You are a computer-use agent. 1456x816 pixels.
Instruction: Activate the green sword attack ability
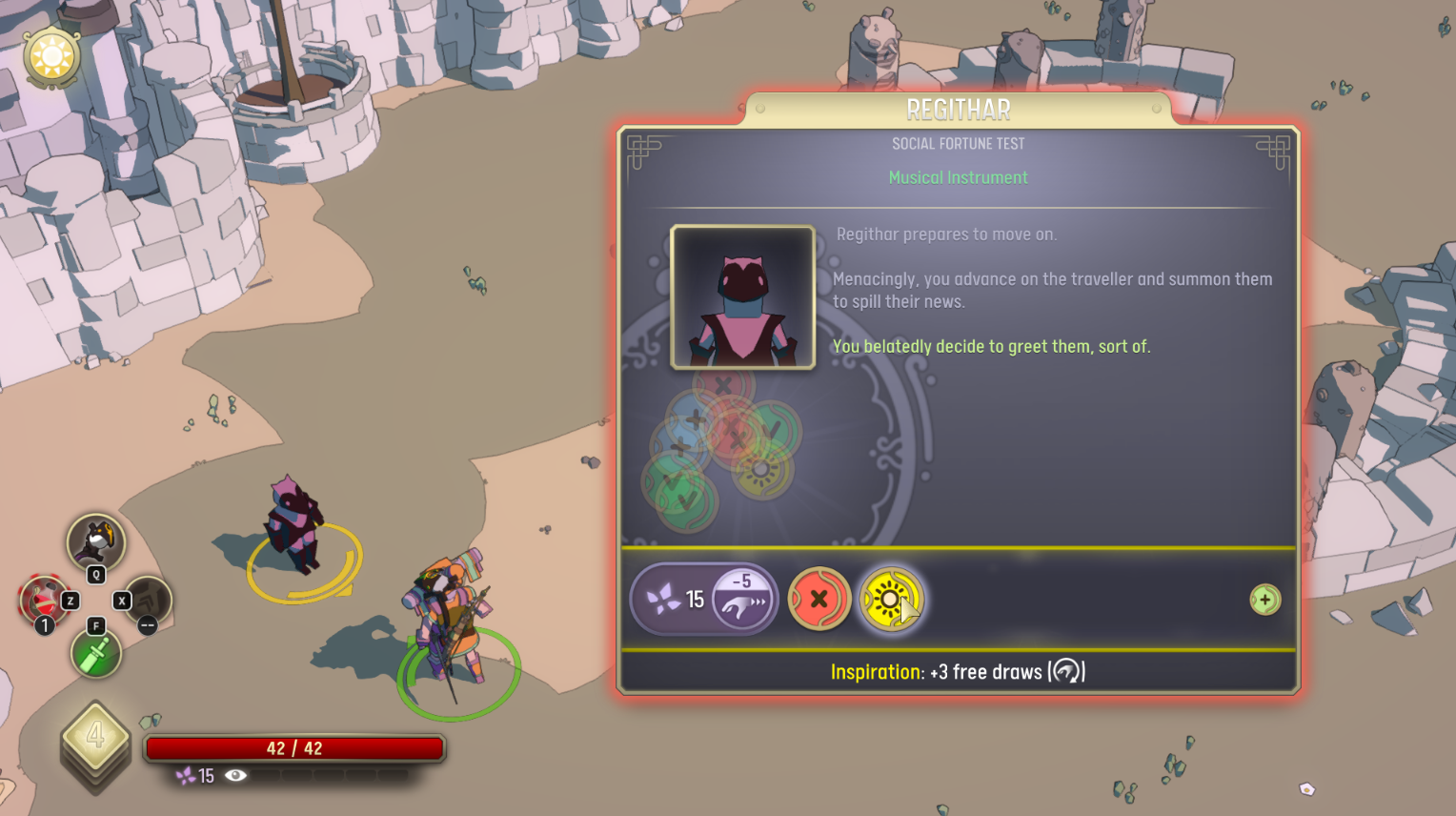click(95, 655)
